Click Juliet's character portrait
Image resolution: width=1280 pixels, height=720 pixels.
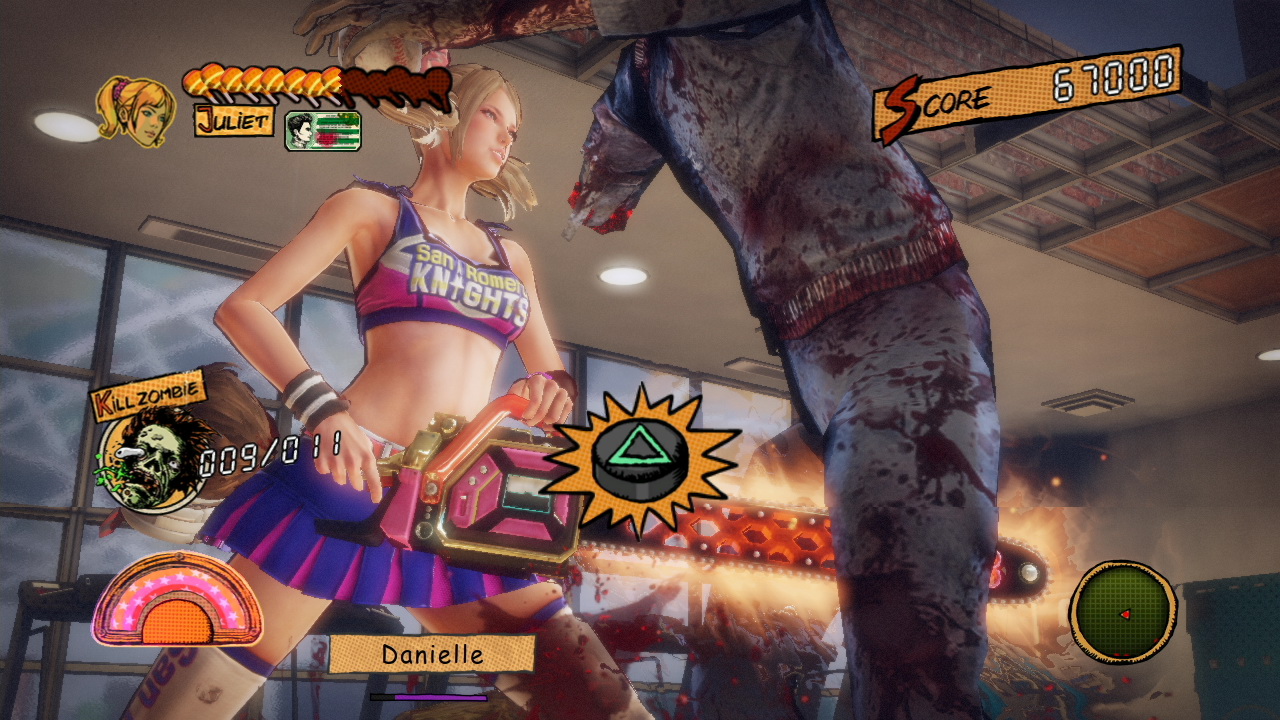(134, 110)
